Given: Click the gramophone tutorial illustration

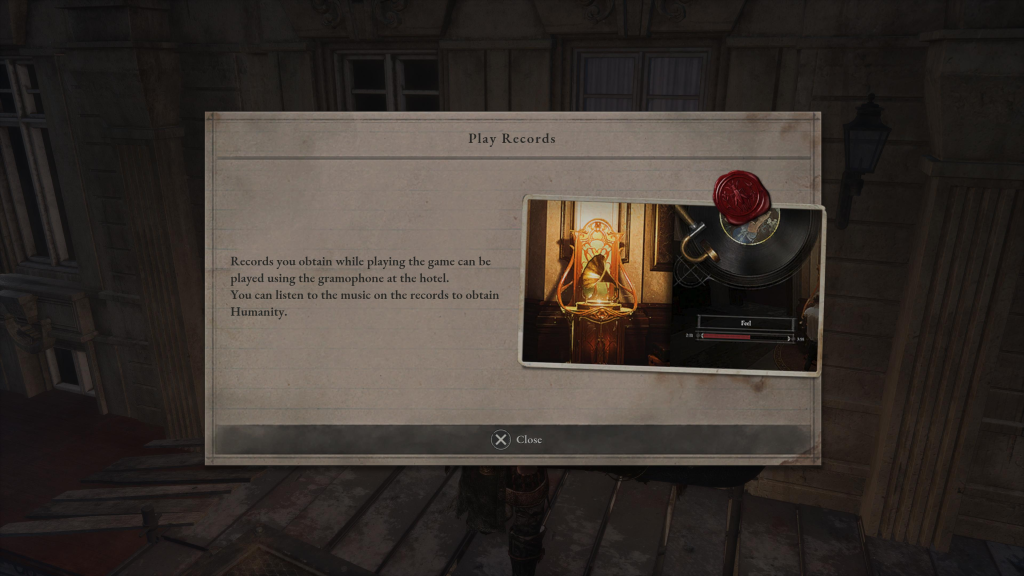Looking at the screenshot, I should click(x=671, y=285).
